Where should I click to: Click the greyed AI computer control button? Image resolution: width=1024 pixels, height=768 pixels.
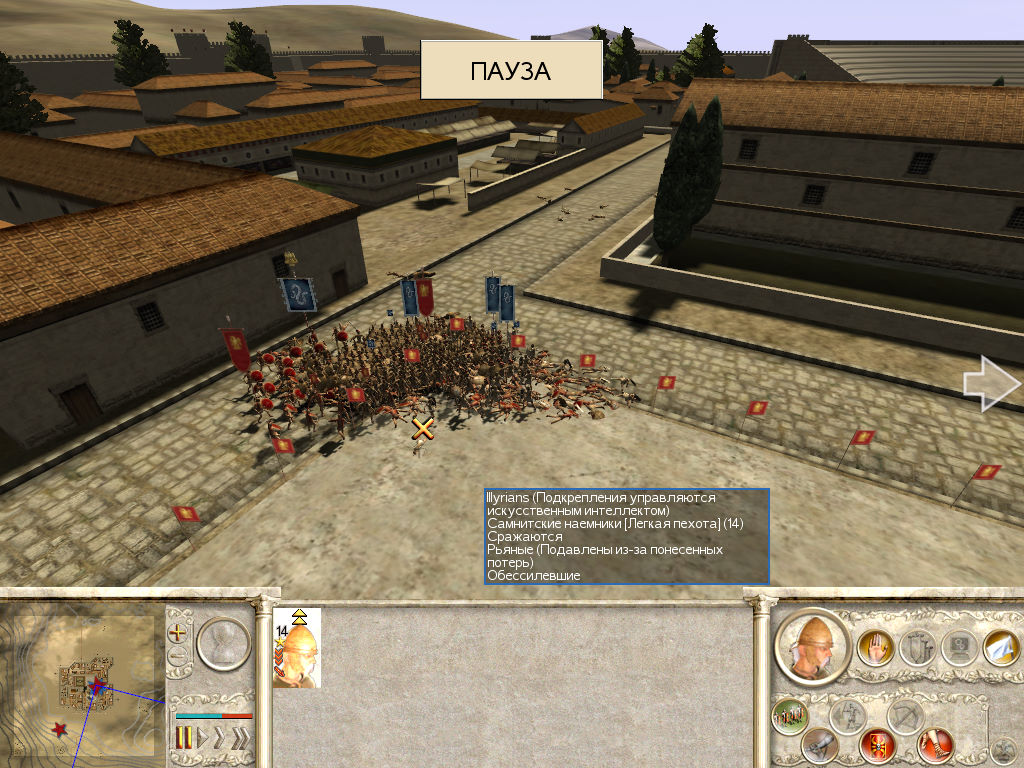pyautogui.click(x=958, y=647)
